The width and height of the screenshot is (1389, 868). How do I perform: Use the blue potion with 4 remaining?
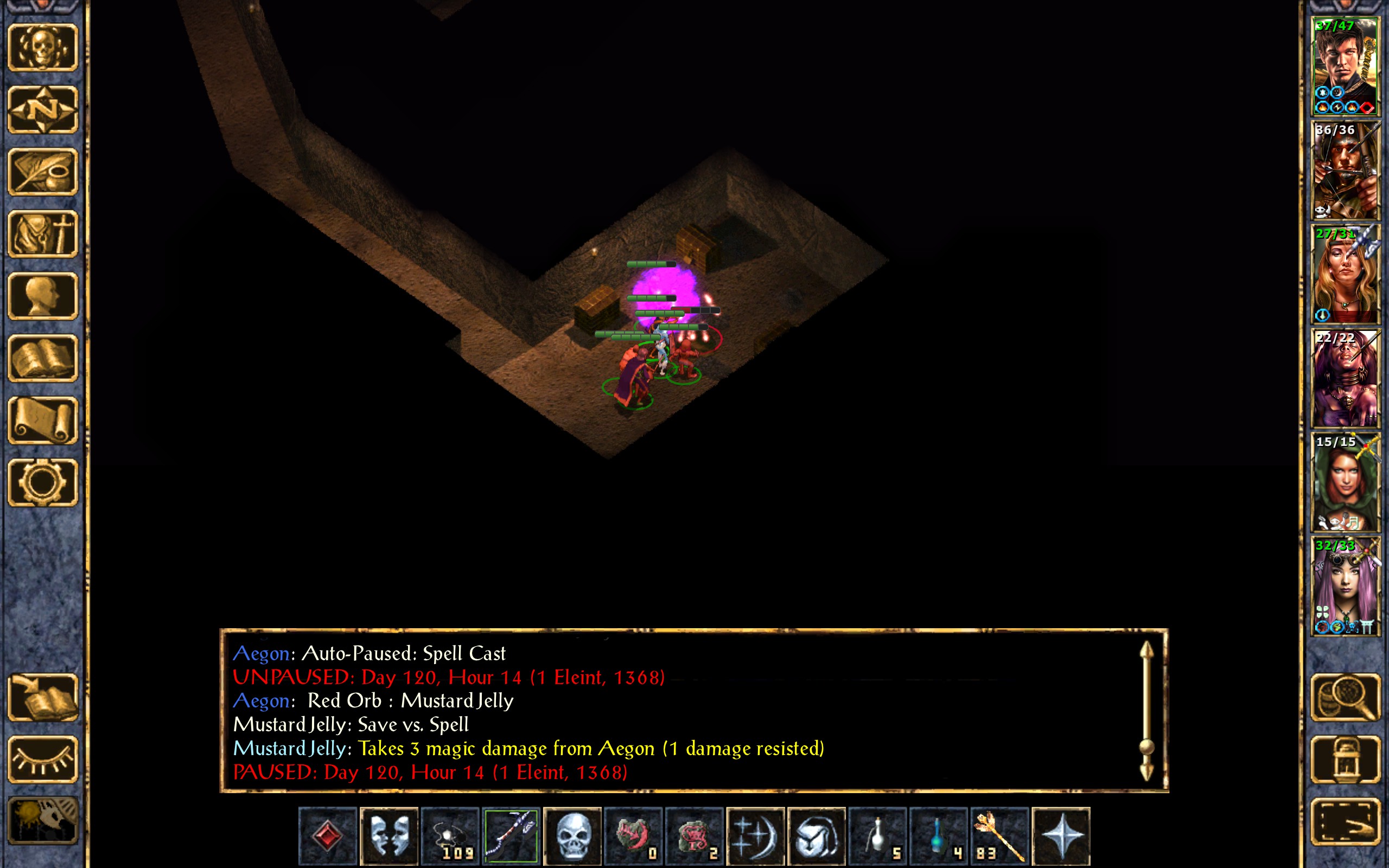click(x=939, y=836)
